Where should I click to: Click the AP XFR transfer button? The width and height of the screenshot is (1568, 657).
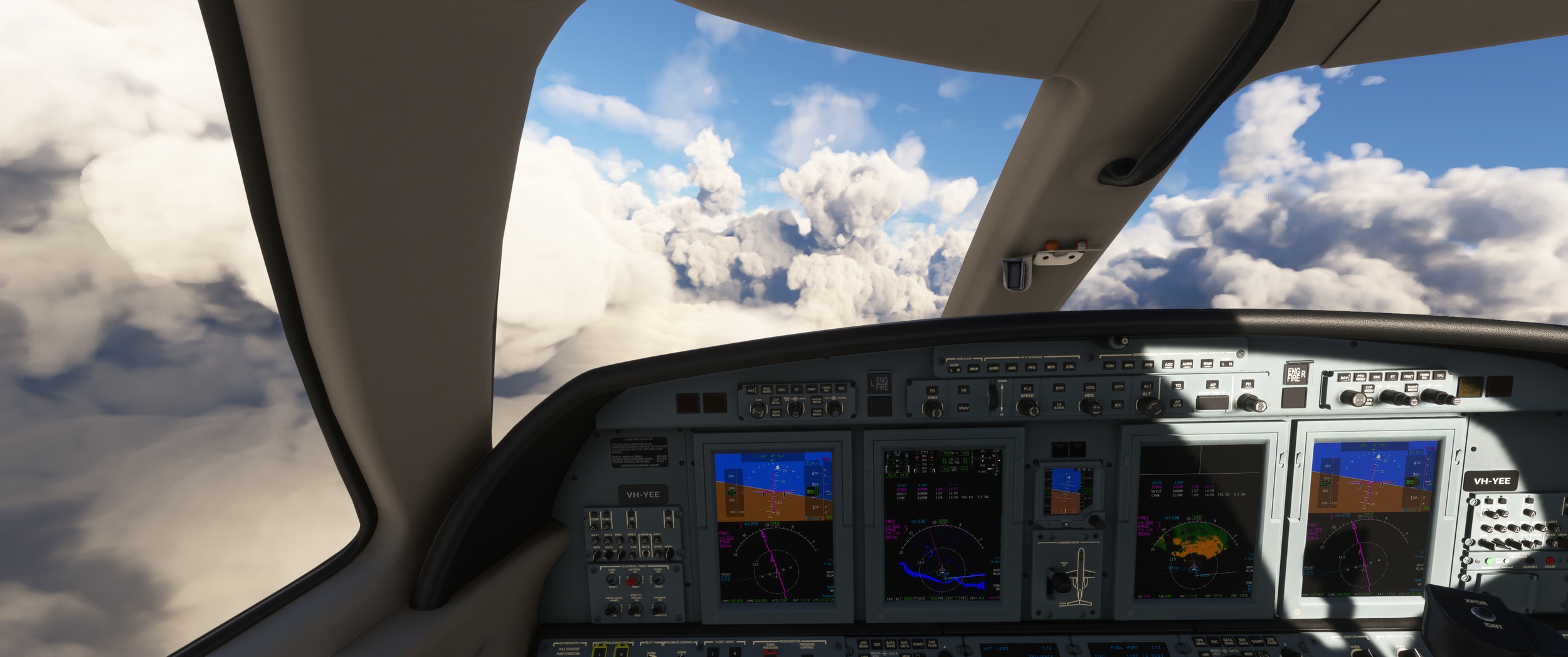click(x=1177, y=403)
